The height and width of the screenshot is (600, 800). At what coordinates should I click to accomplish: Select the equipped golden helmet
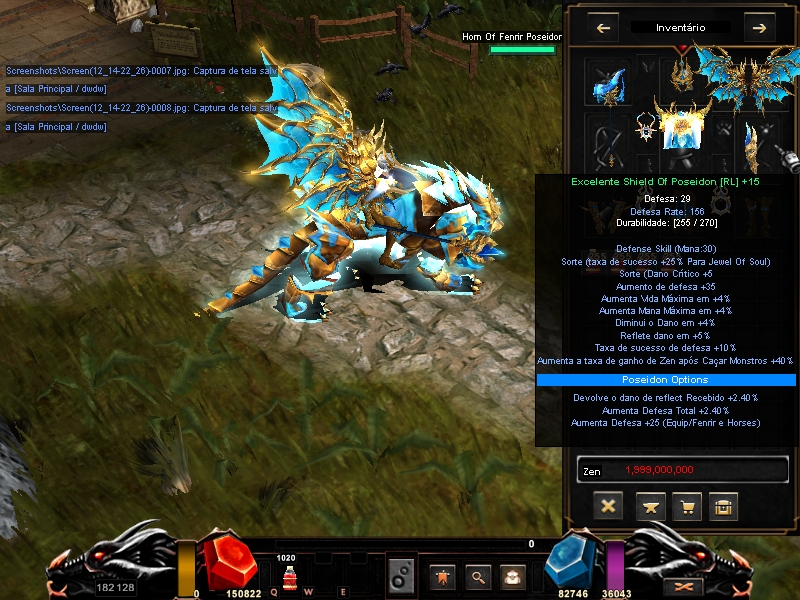pyautogui.click(x=684, y=68)
